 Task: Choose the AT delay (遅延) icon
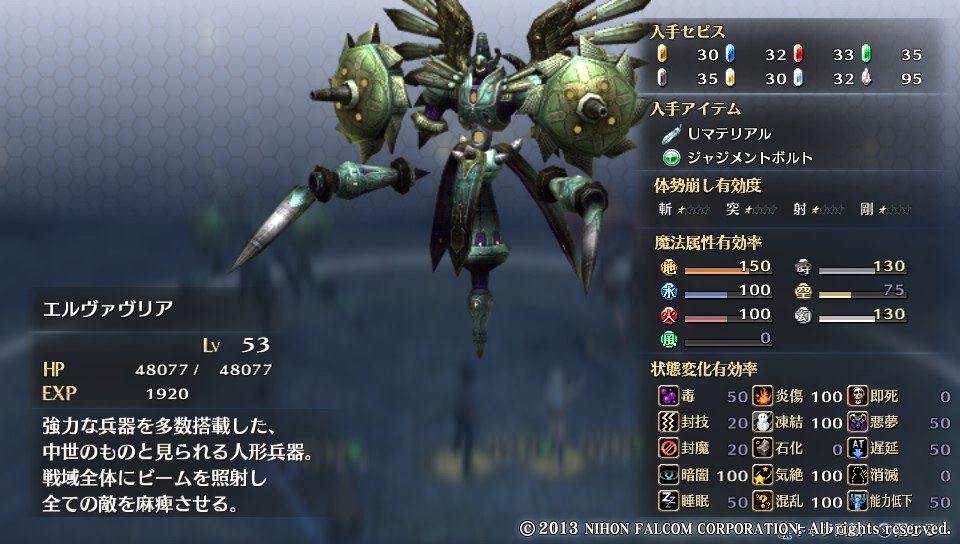point(858,449)
